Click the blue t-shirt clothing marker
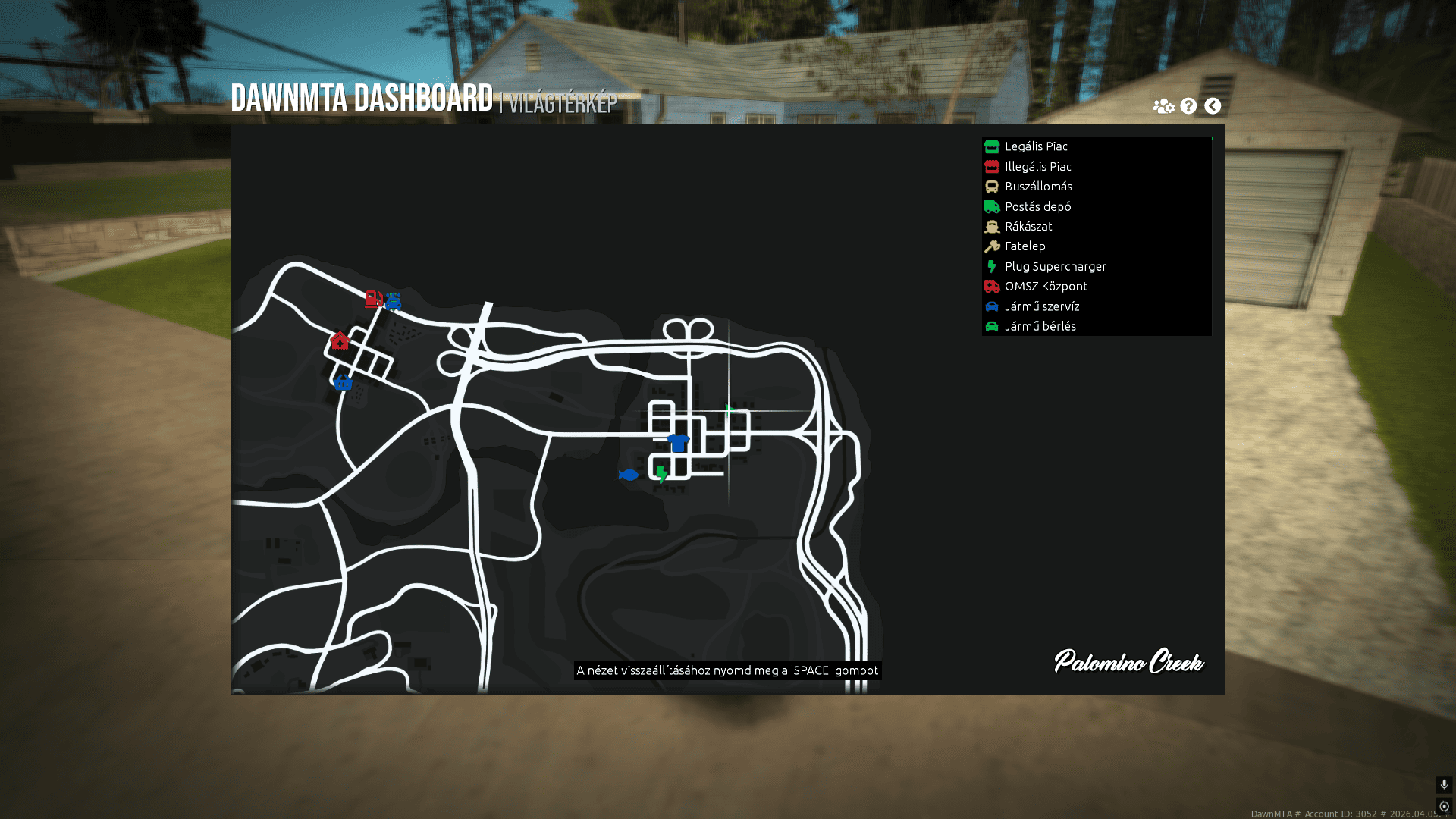 (678, 442)
